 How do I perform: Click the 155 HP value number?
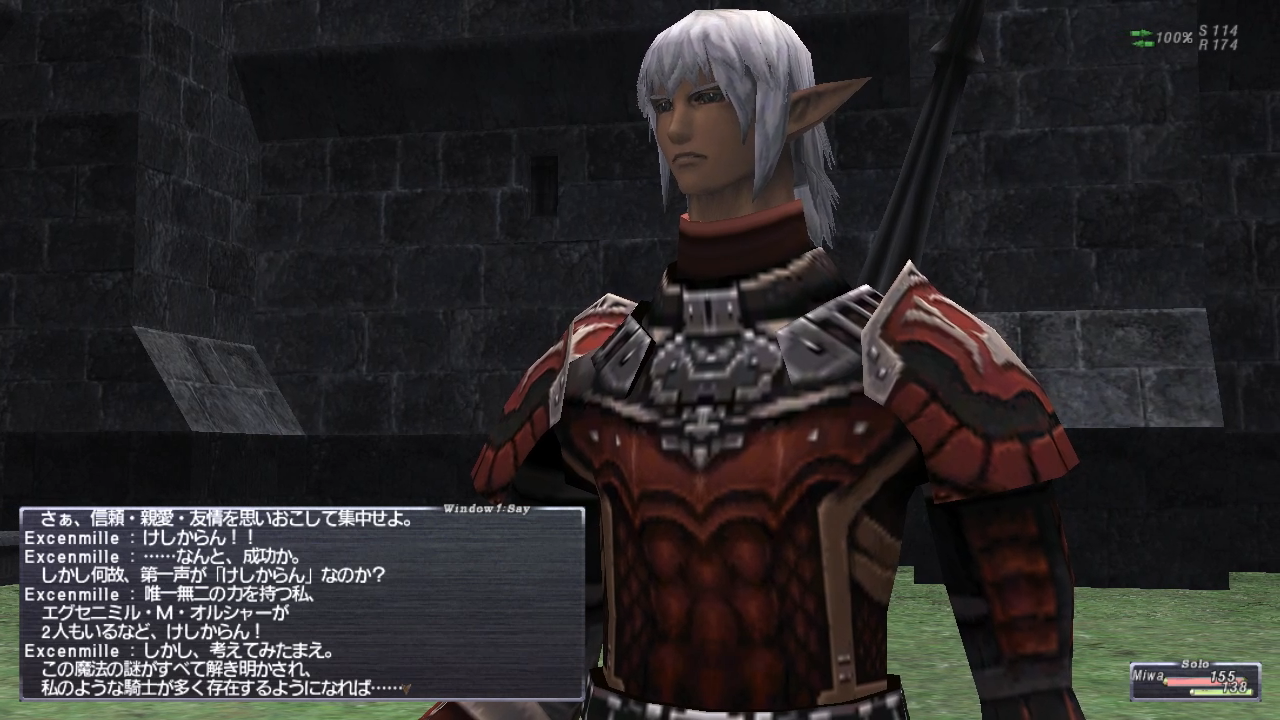coord(1223,677)
